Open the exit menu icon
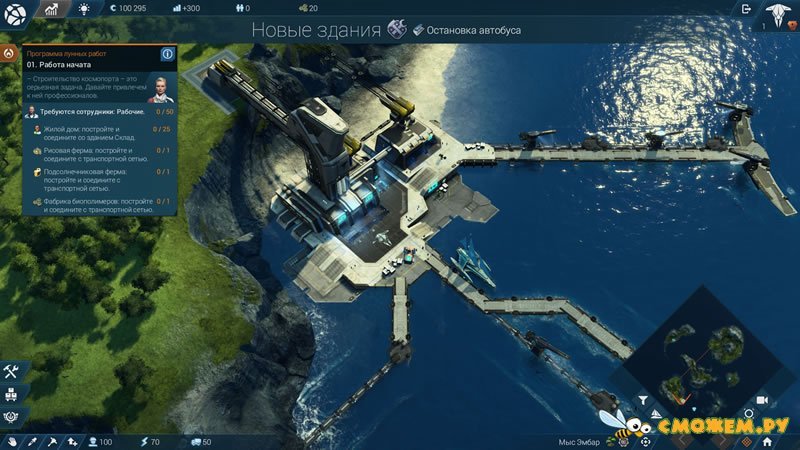This screenshot has width=800, height=450. point(746,9)
